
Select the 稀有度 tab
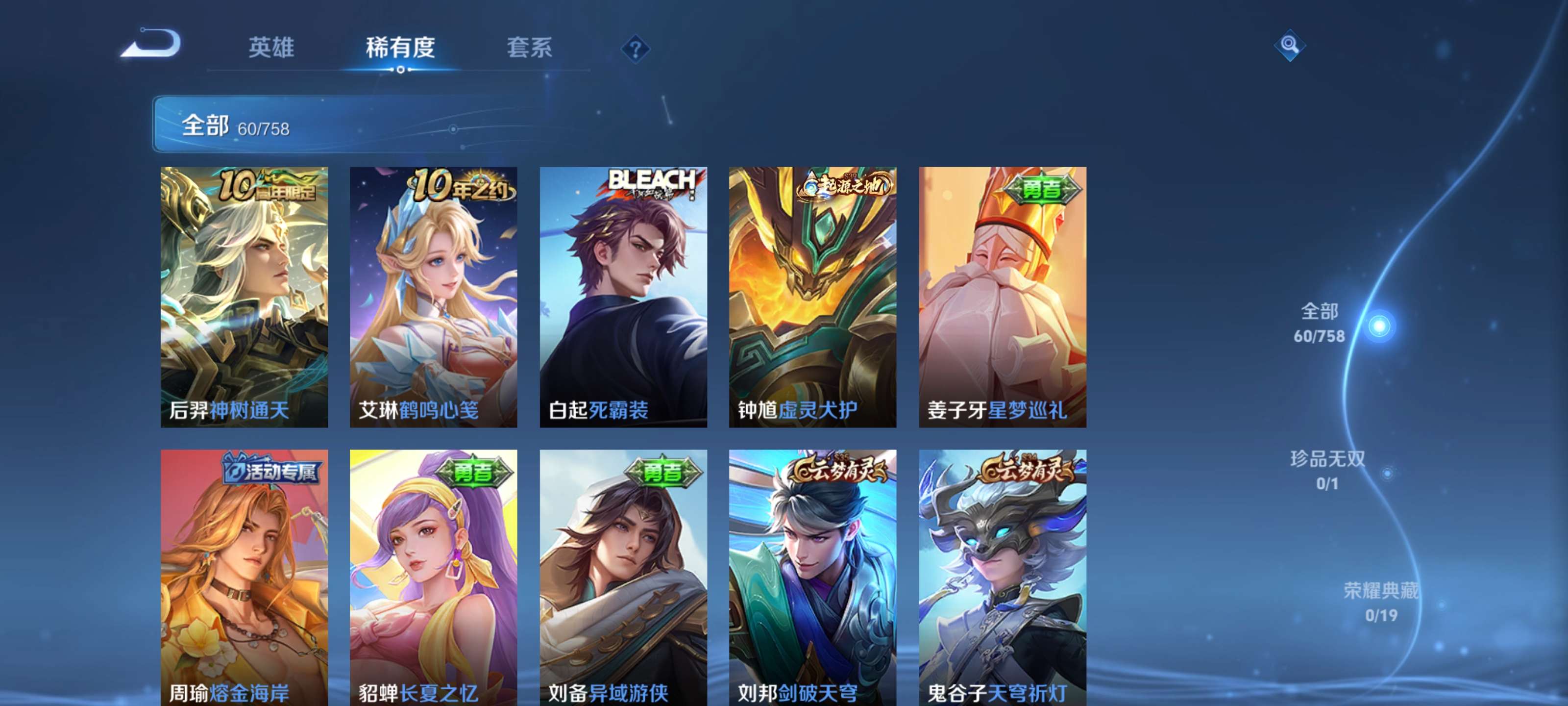tap(402, 49)
